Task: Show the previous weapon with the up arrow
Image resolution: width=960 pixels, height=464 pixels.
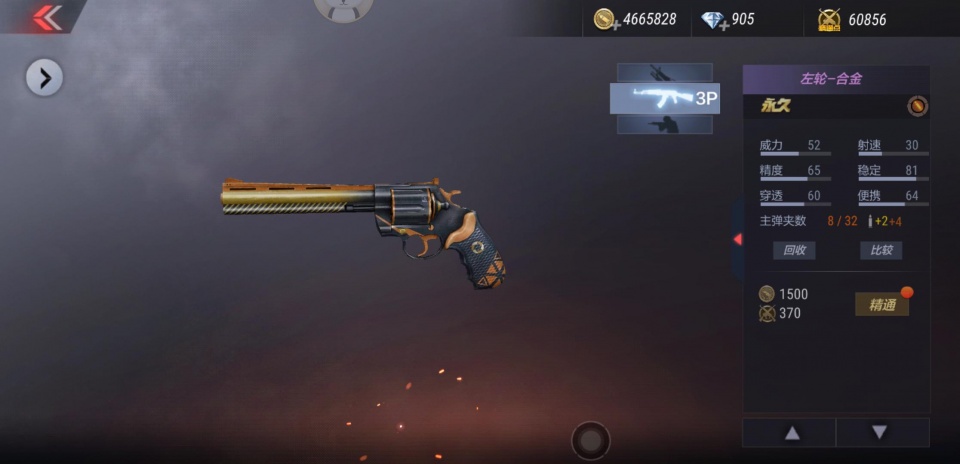Action: click(791, 432)
